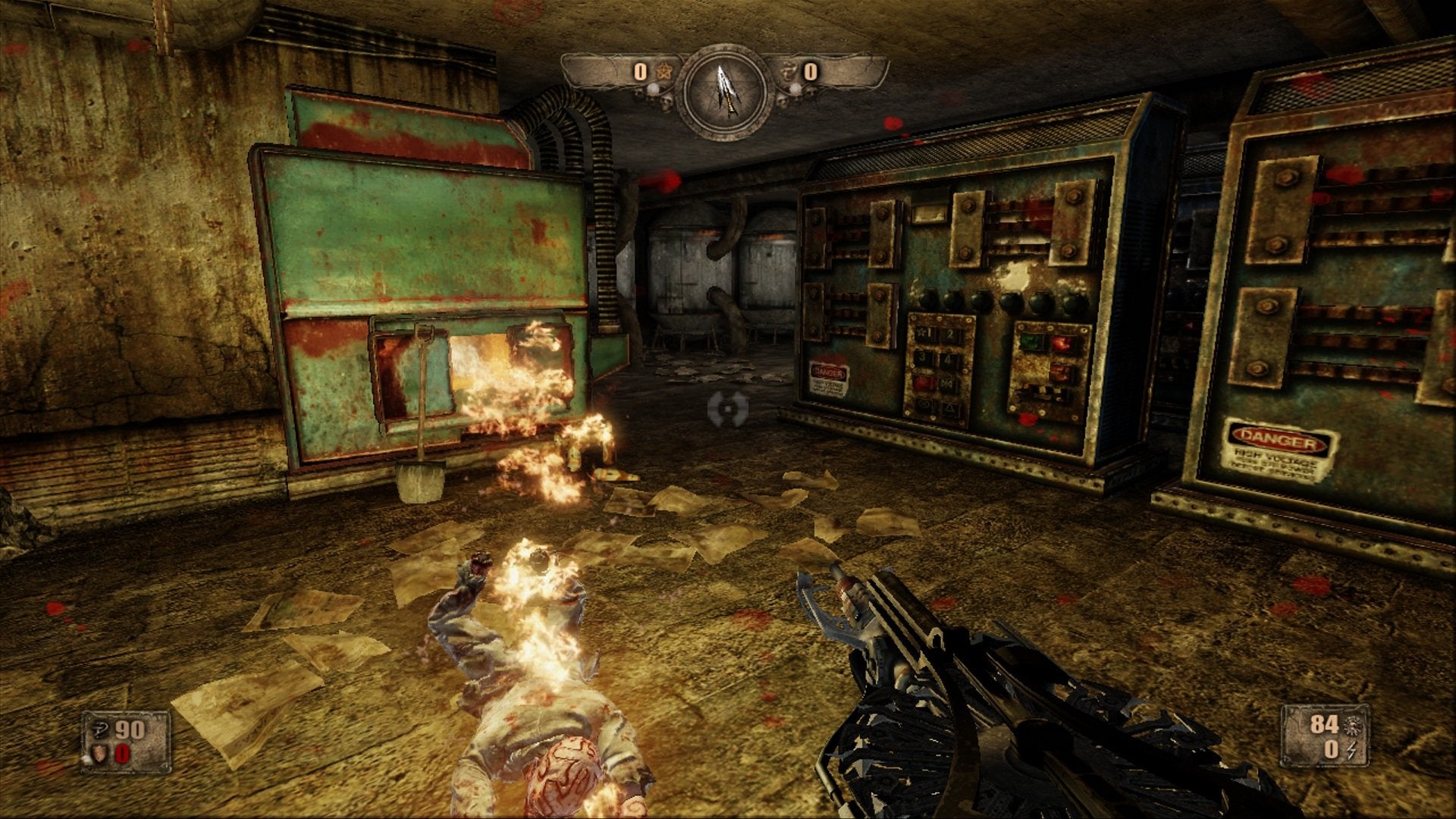This screenshot has width=1456, height=819.
Task: Click the ammo reel icon beside 84
Action: pyautogui.click(x=1353, y=726)
